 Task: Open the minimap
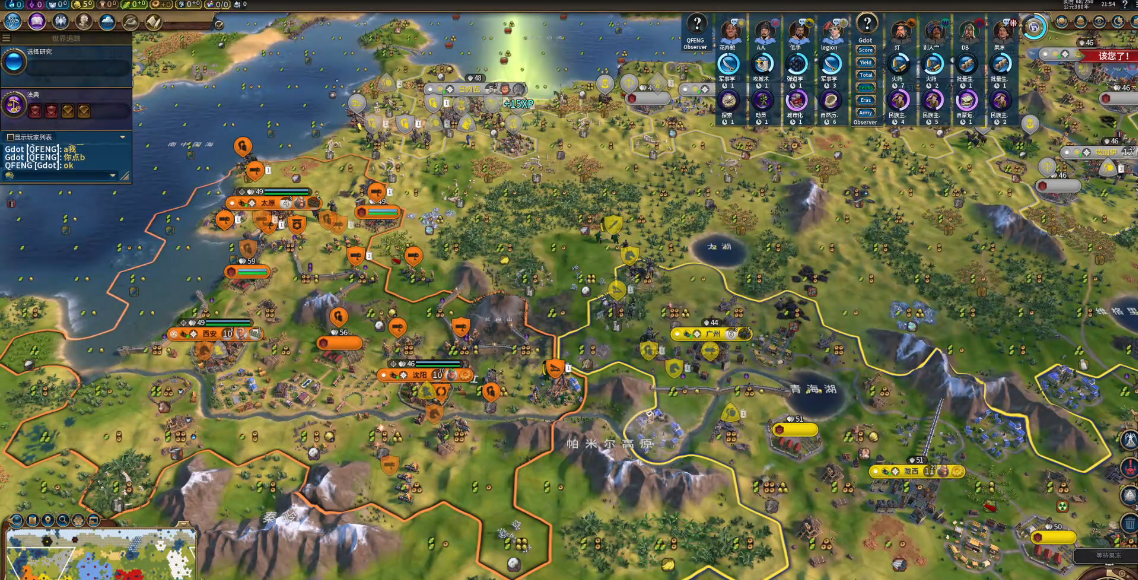click(x=100, y=555)
